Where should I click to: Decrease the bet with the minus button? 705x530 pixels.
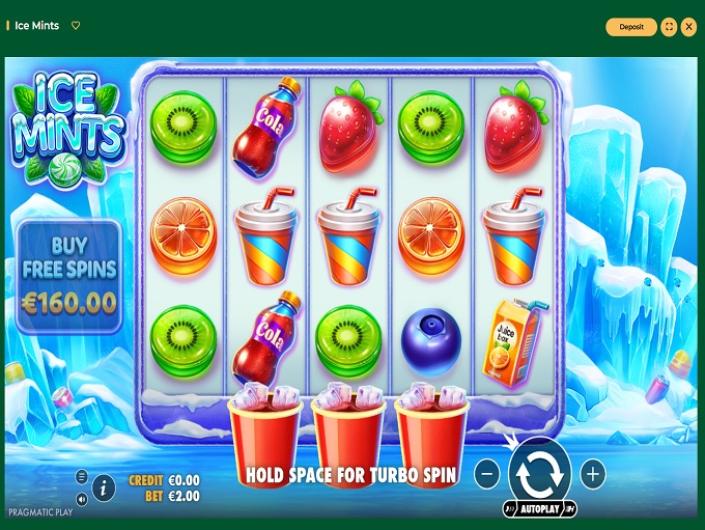(x=487, y=473)
